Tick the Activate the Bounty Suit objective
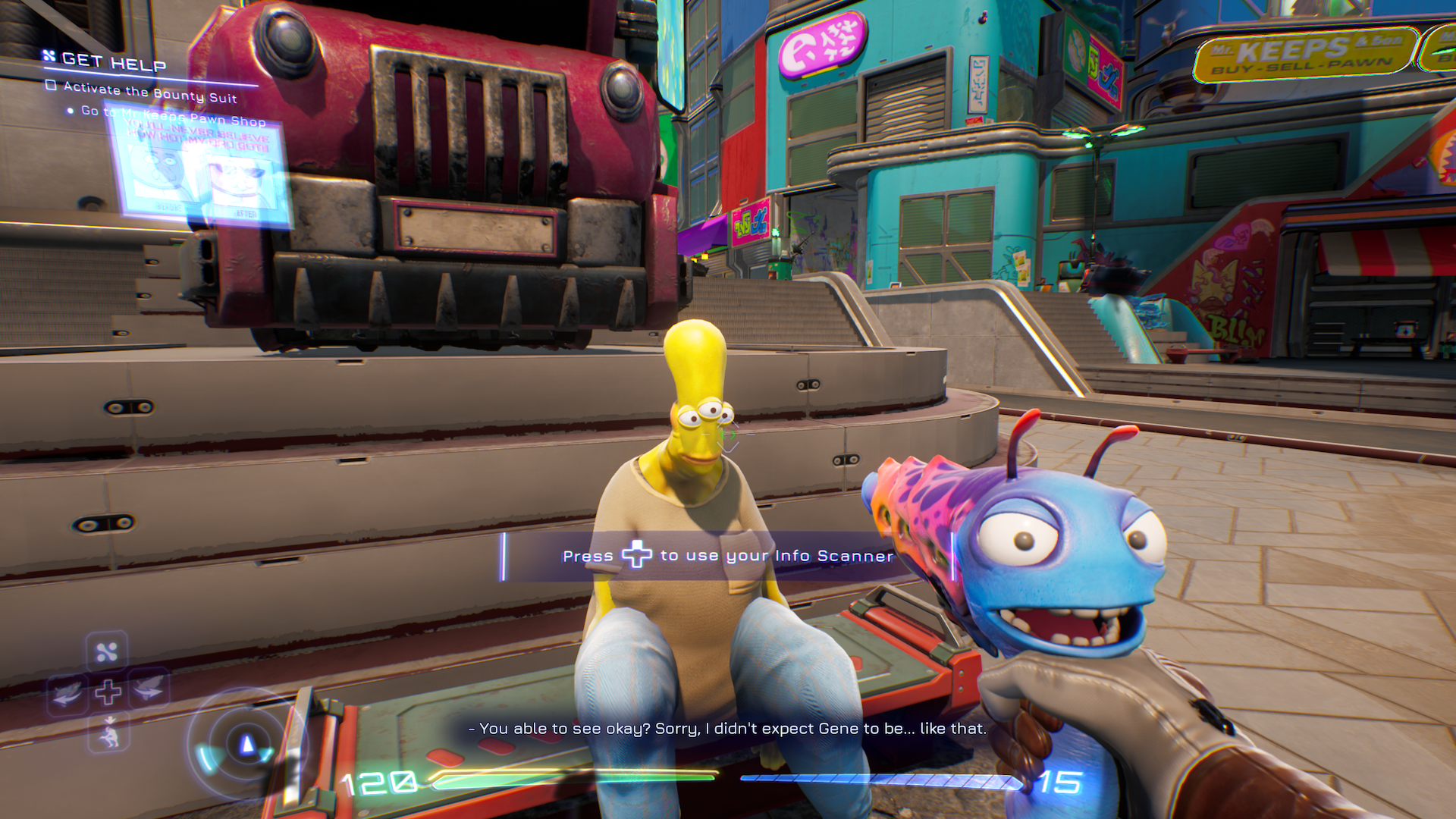 (x=52, y=86)
